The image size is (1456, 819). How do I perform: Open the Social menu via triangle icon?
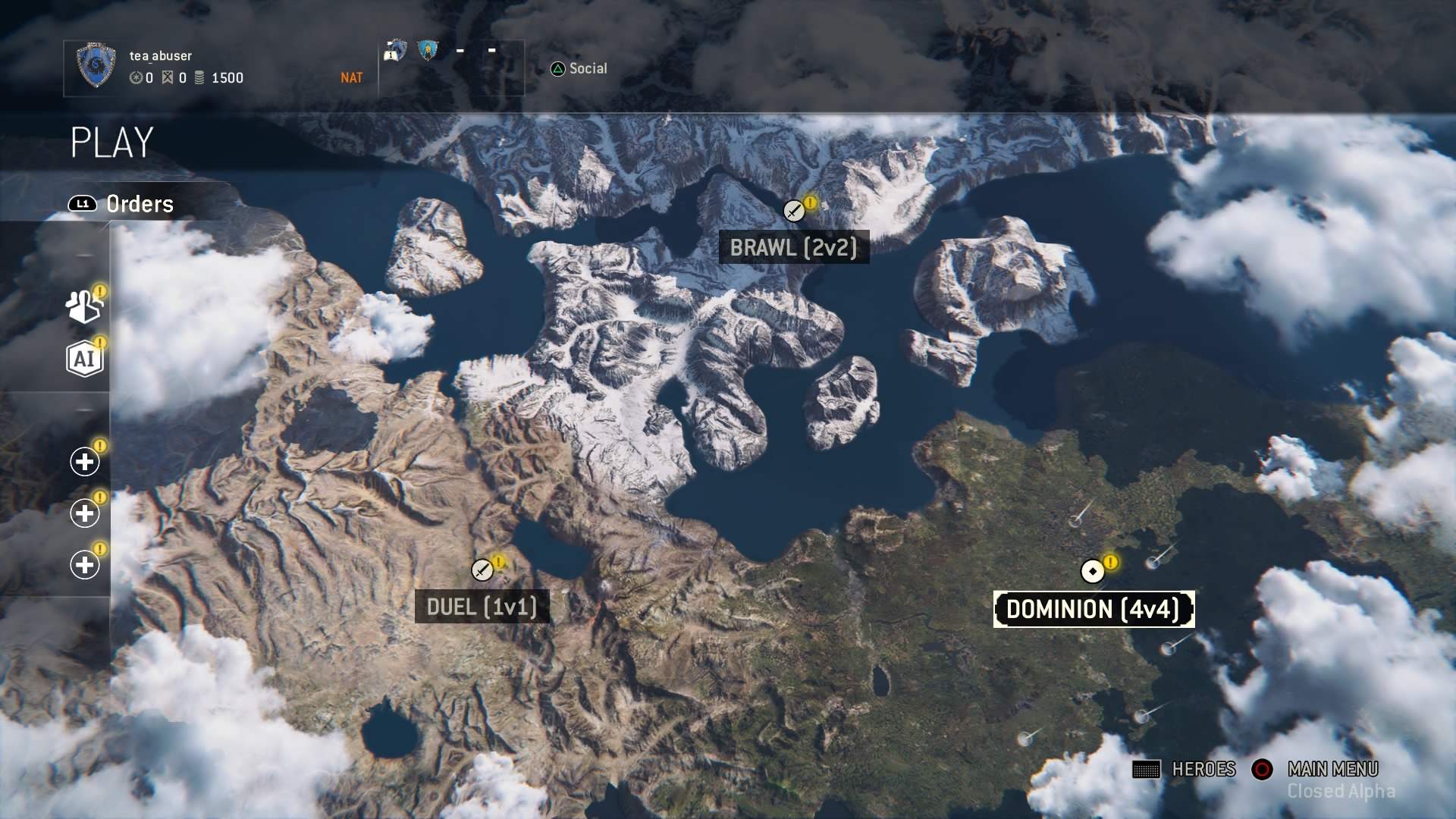click(557, 68)
